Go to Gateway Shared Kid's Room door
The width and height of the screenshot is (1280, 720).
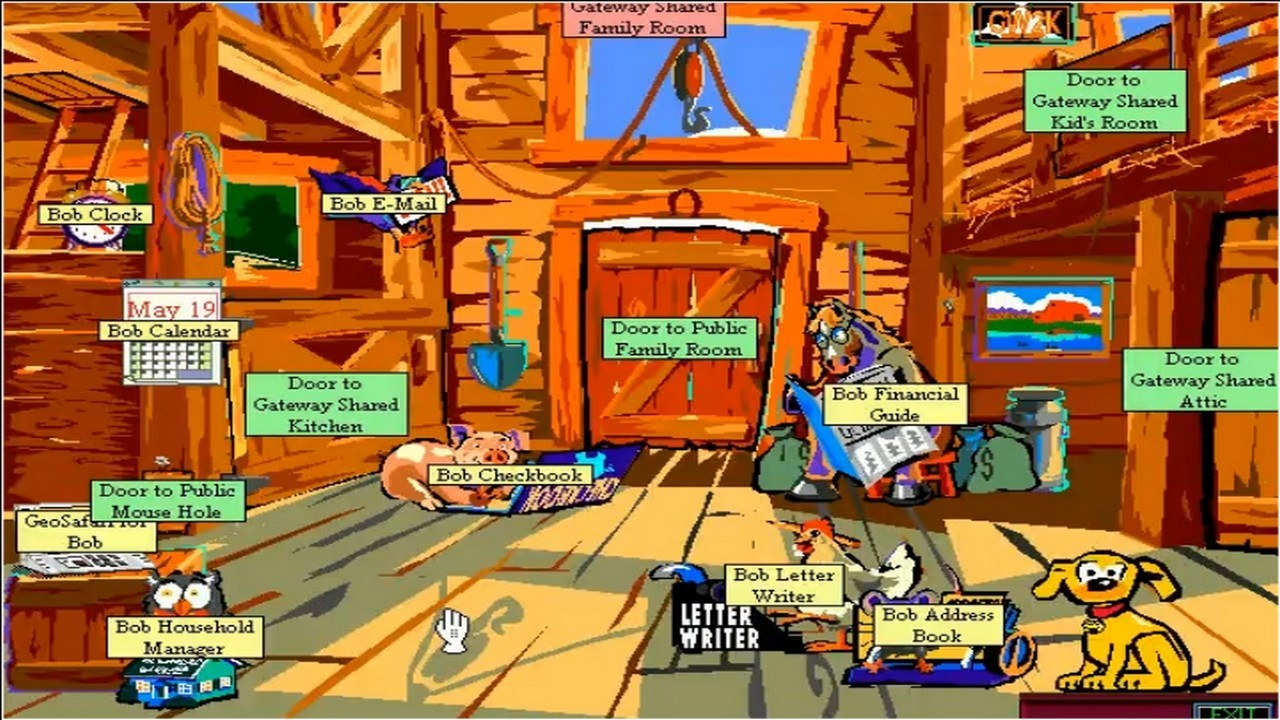(1104, 101)
